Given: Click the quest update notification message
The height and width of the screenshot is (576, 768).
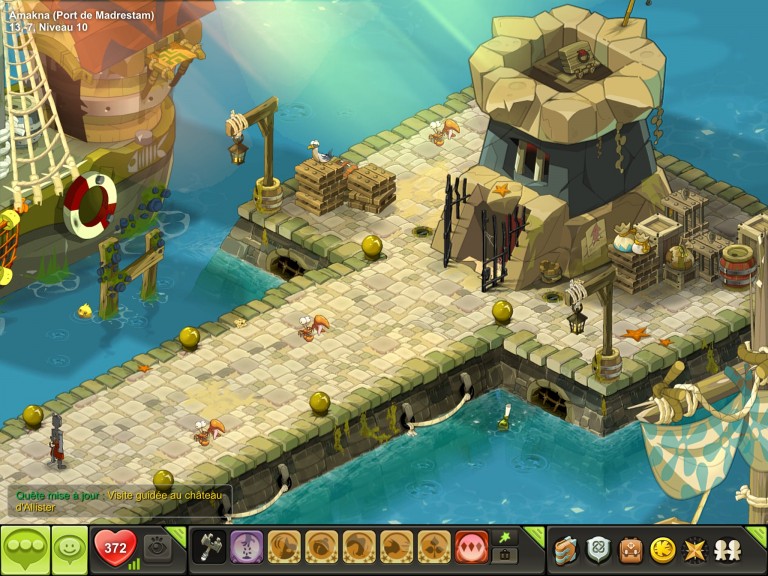Looking at the screenshot, I should coord(120,501).
